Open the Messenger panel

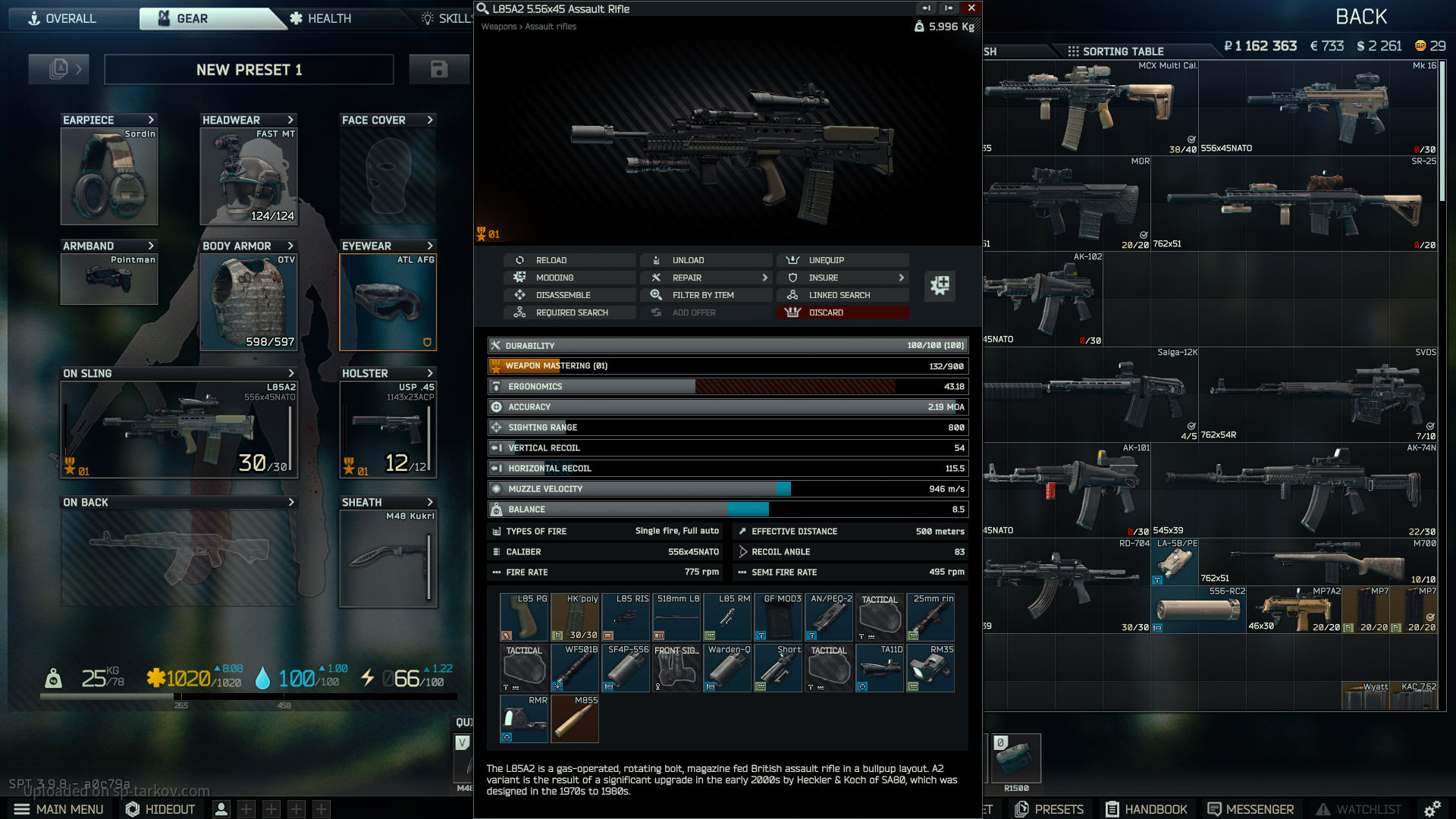1250,809
